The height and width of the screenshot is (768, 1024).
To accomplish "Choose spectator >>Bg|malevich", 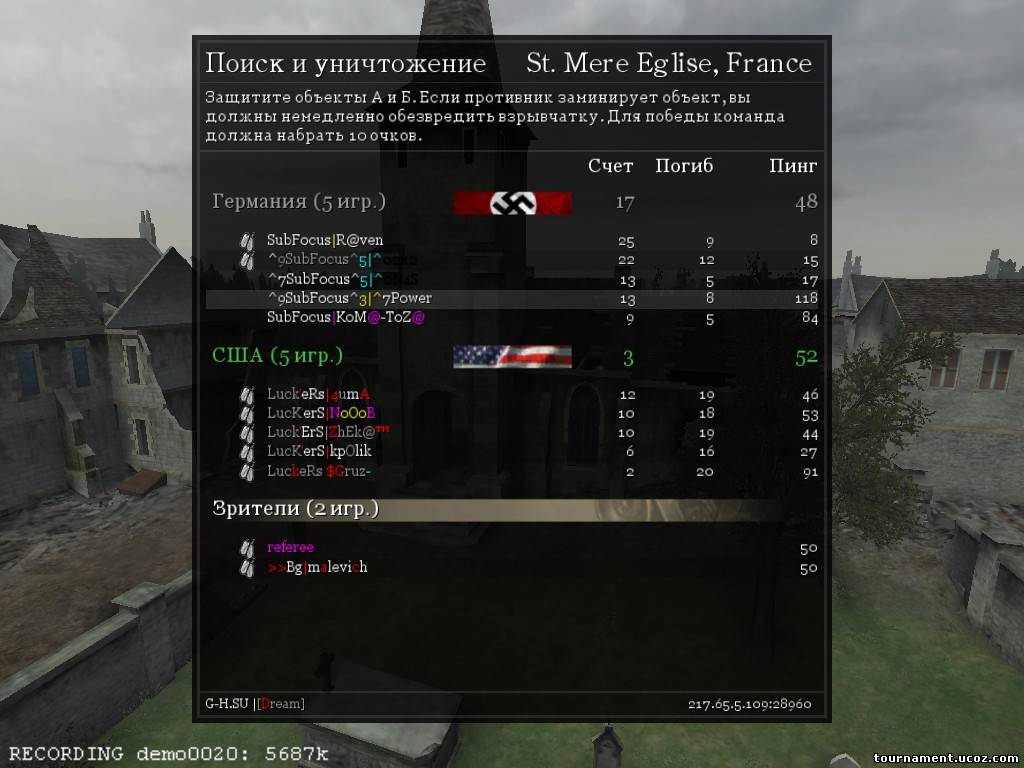I will [317, 567].
